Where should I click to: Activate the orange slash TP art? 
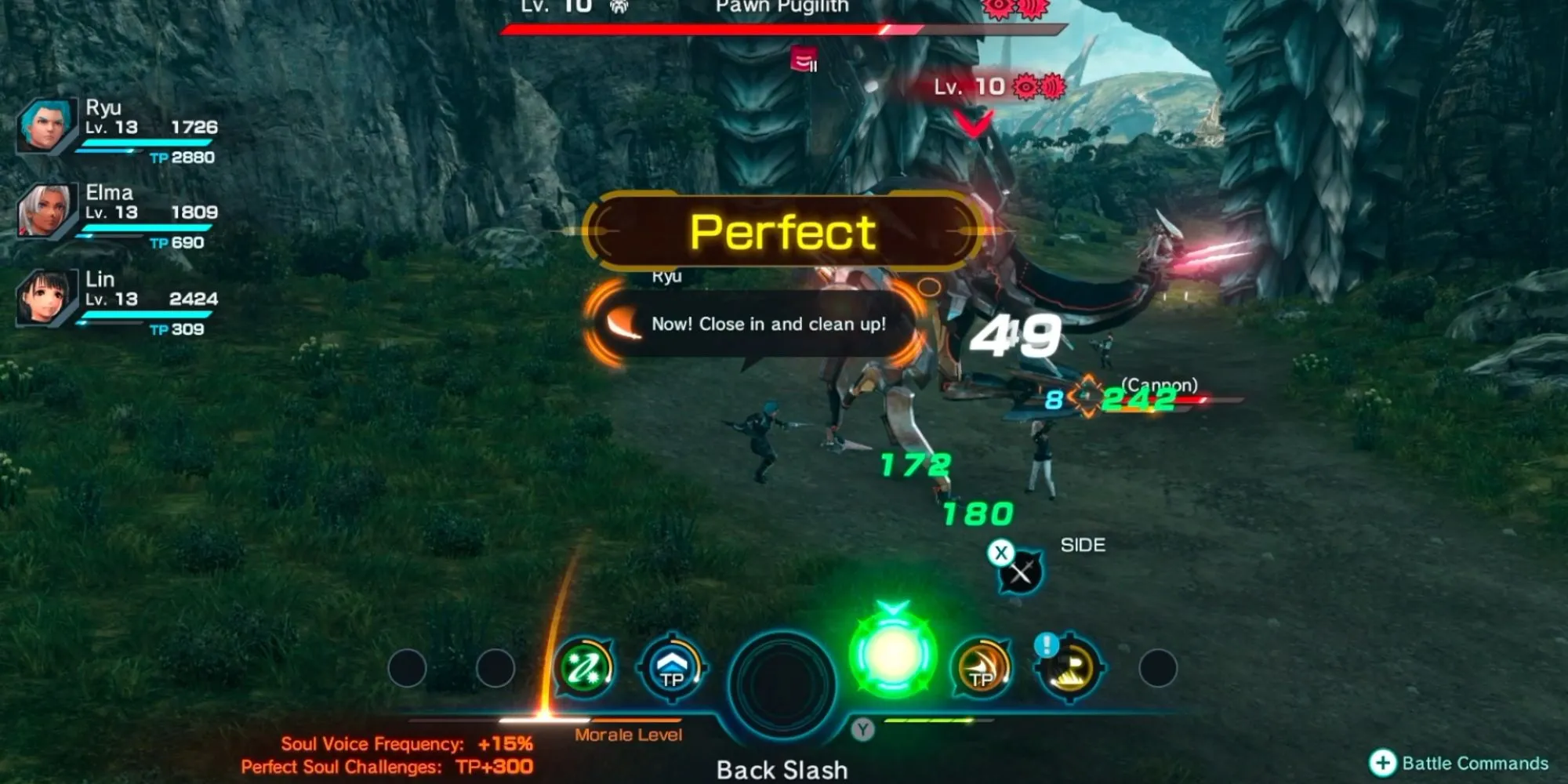(981, 668)
